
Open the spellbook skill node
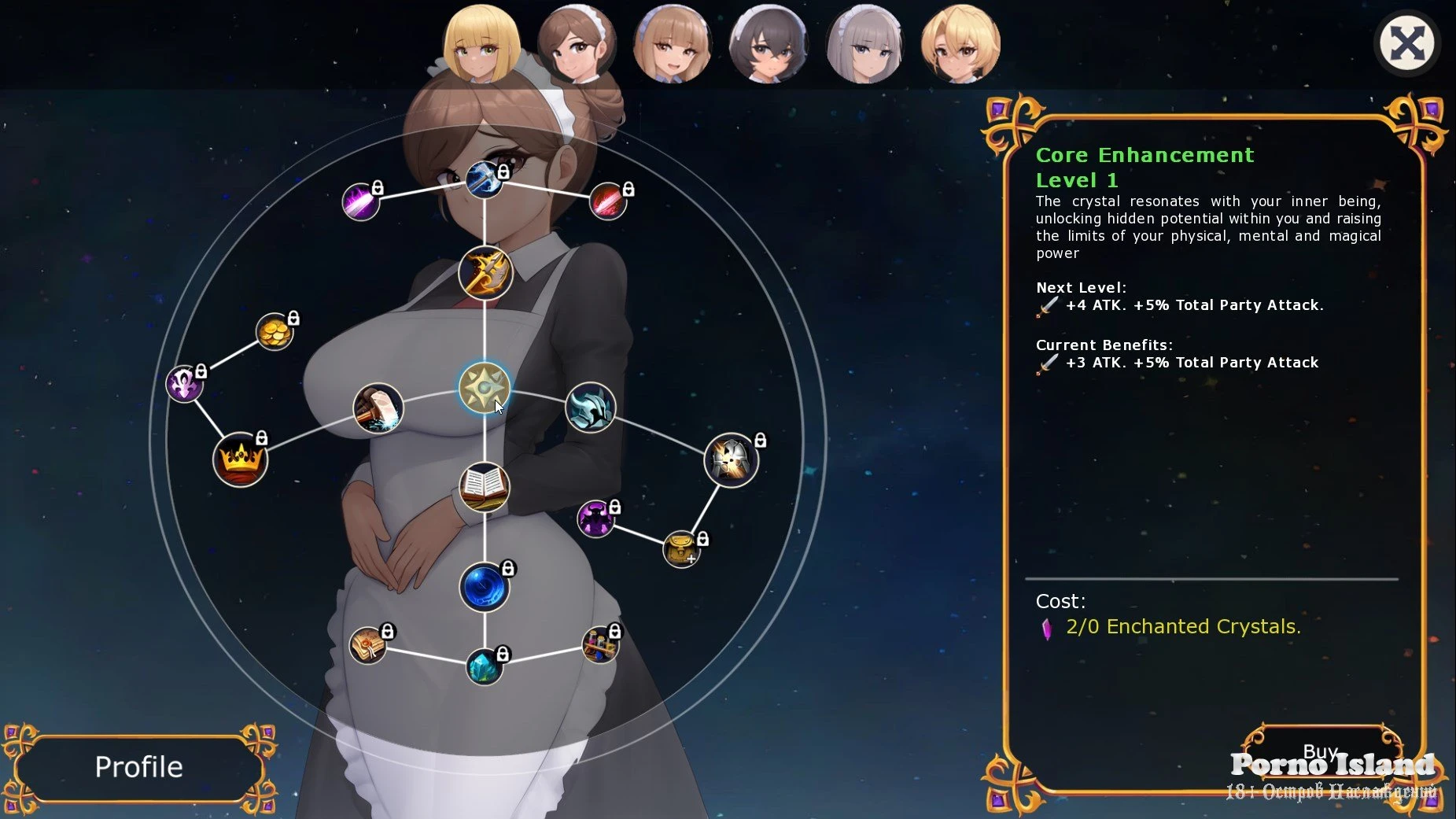(x=485, y=487)
